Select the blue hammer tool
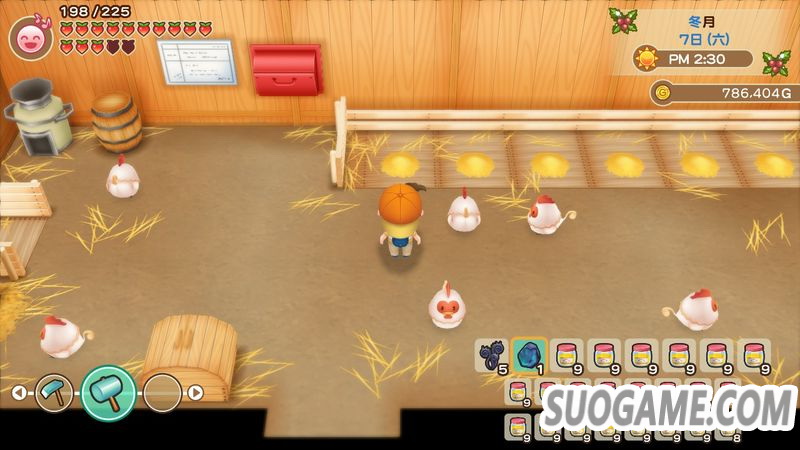The width and height of the screenshot is (800, 450). click(x=108, y=392)
